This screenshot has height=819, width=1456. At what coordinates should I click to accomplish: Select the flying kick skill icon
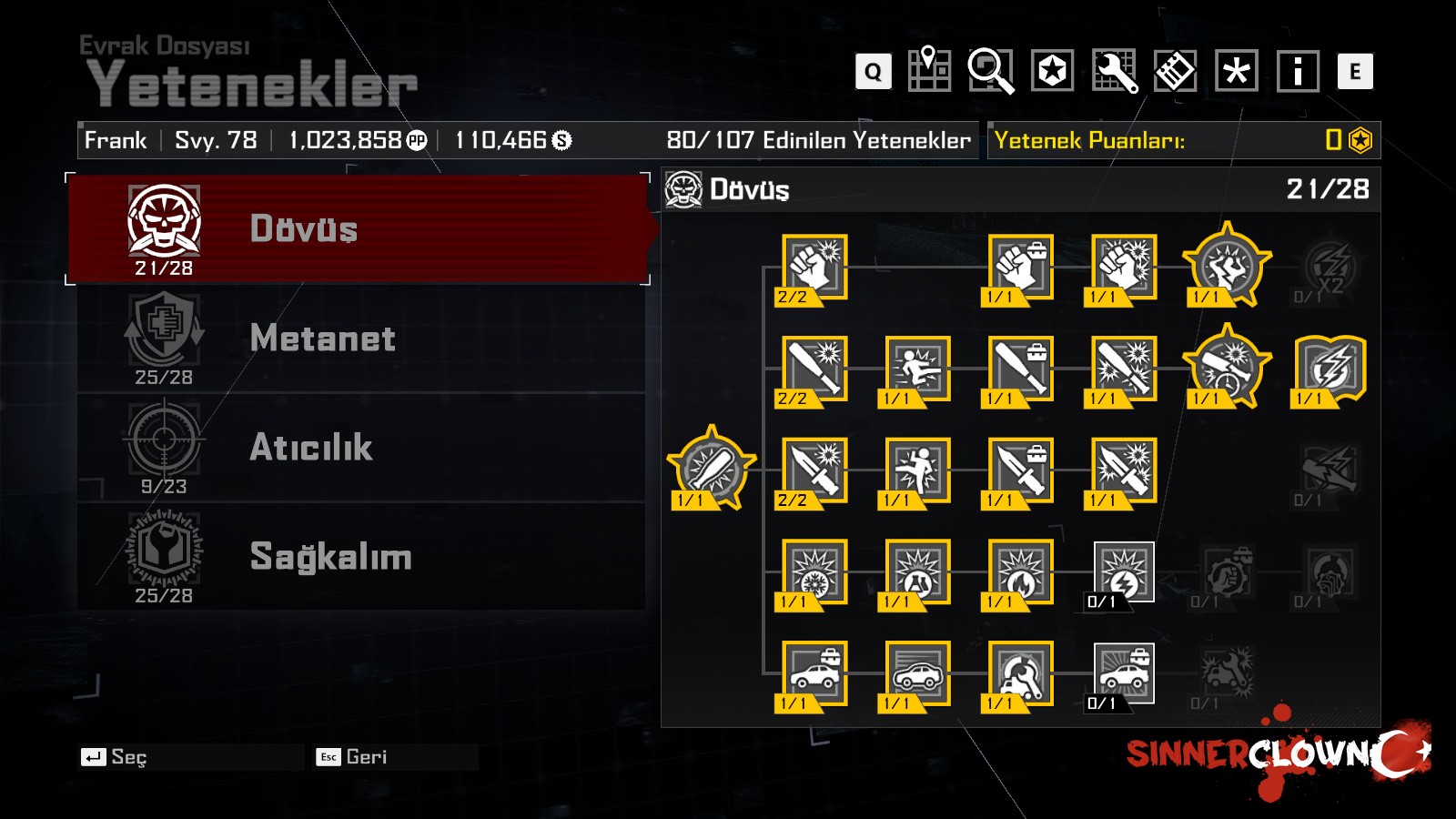tap(917, 369)
